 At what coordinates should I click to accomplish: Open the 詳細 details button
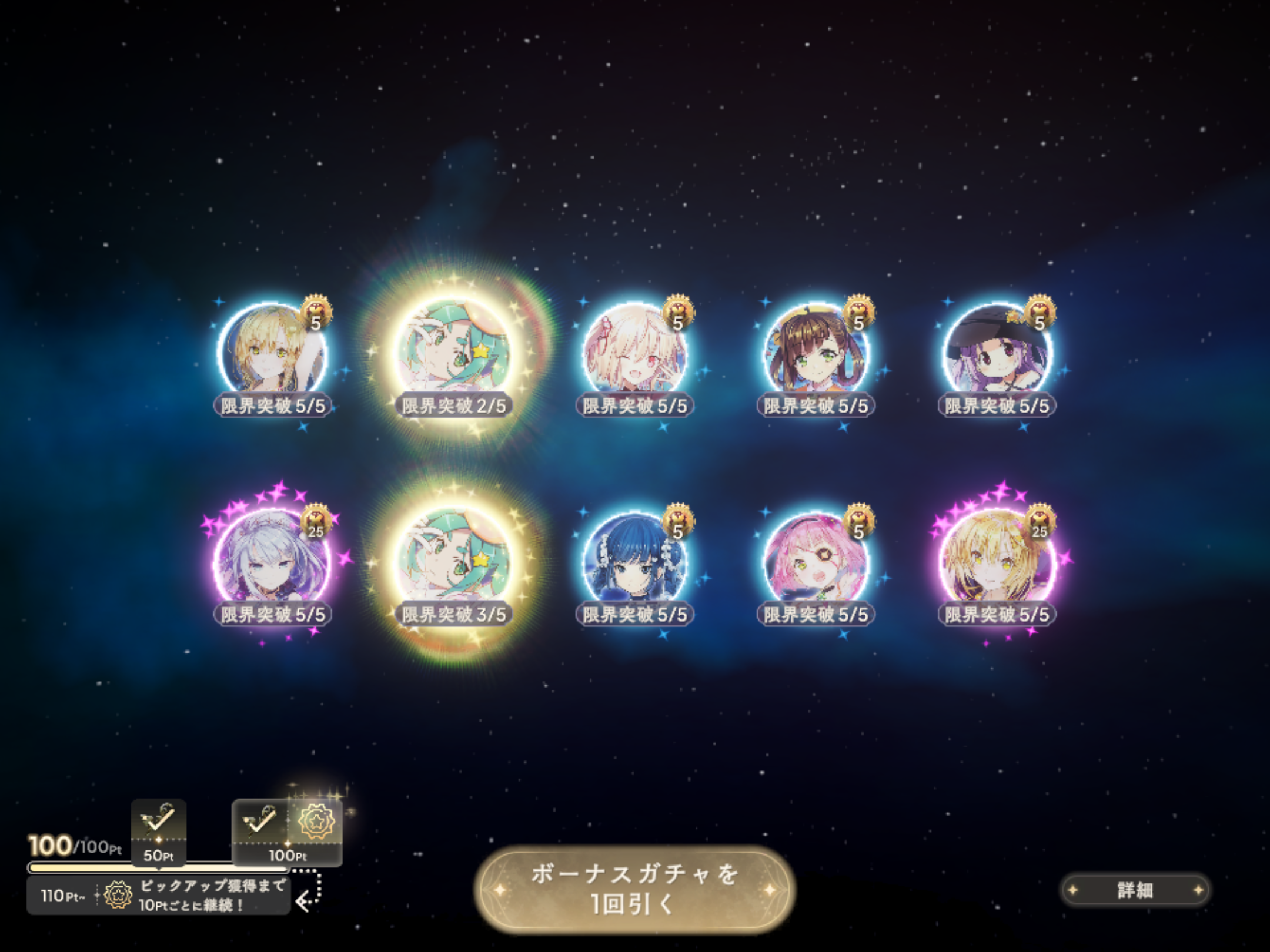click(1135, 890)
